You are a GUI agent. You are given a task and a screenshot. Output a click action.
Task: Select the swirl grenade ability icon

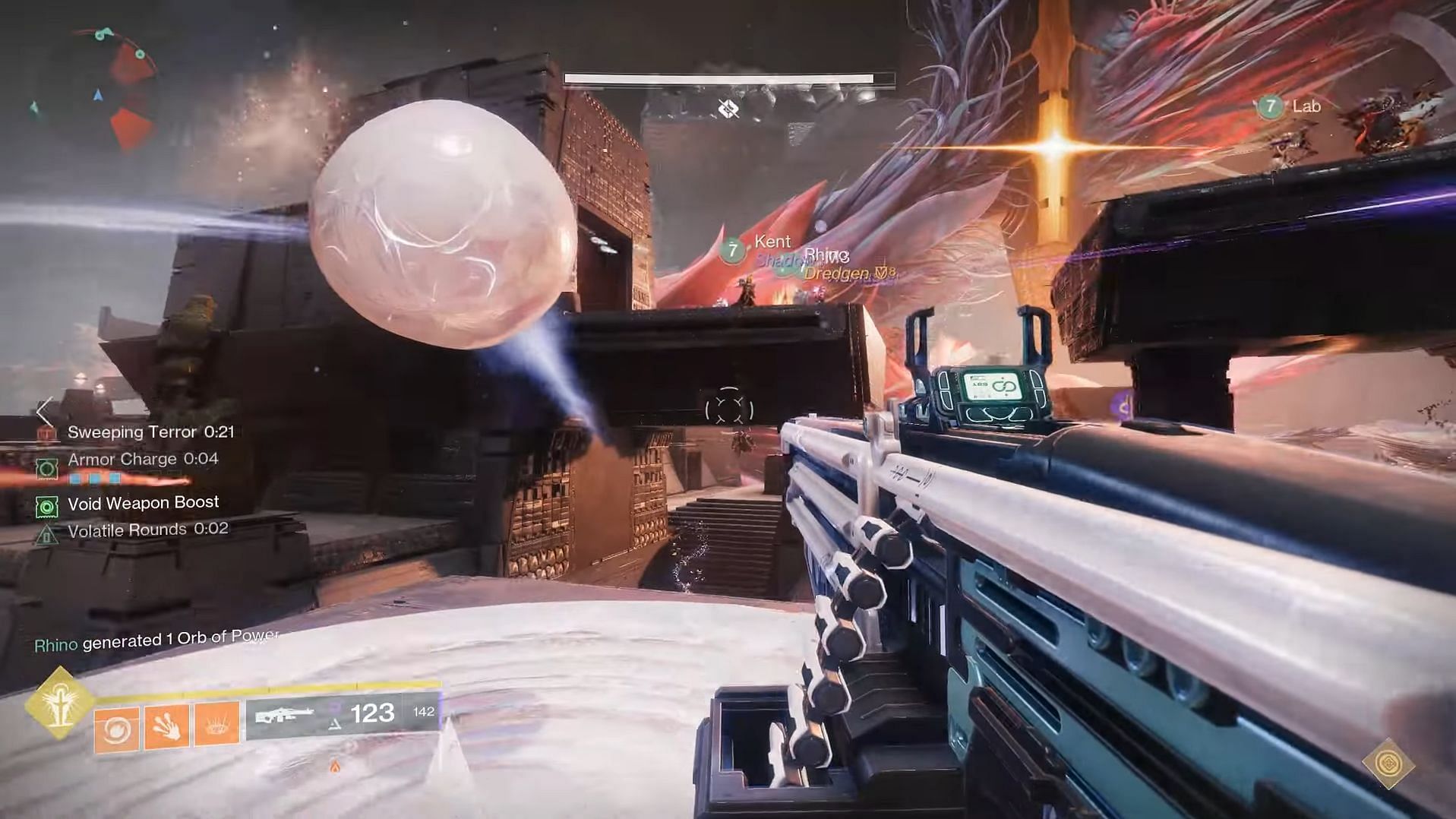point(116,729)
